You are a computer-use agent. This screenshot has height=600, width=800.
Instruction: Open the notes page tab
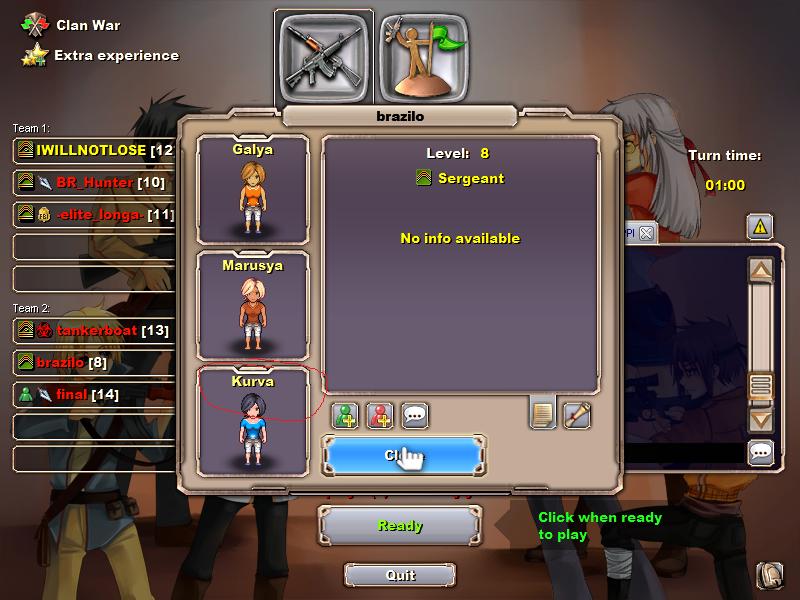point(543,412)
